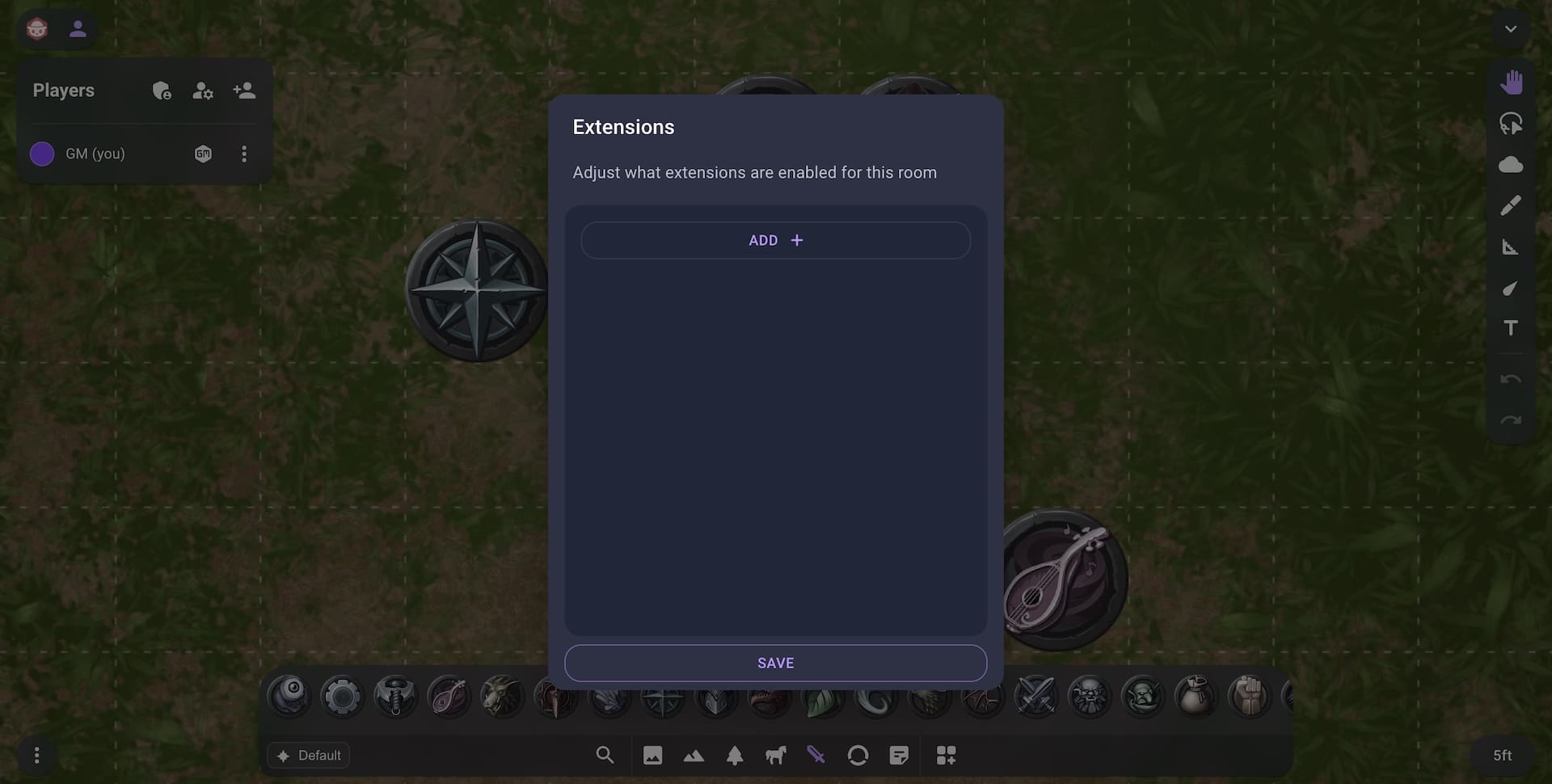Open the Default scene selector
This screenshot has height=784, width=1552.
click(308, 755)
